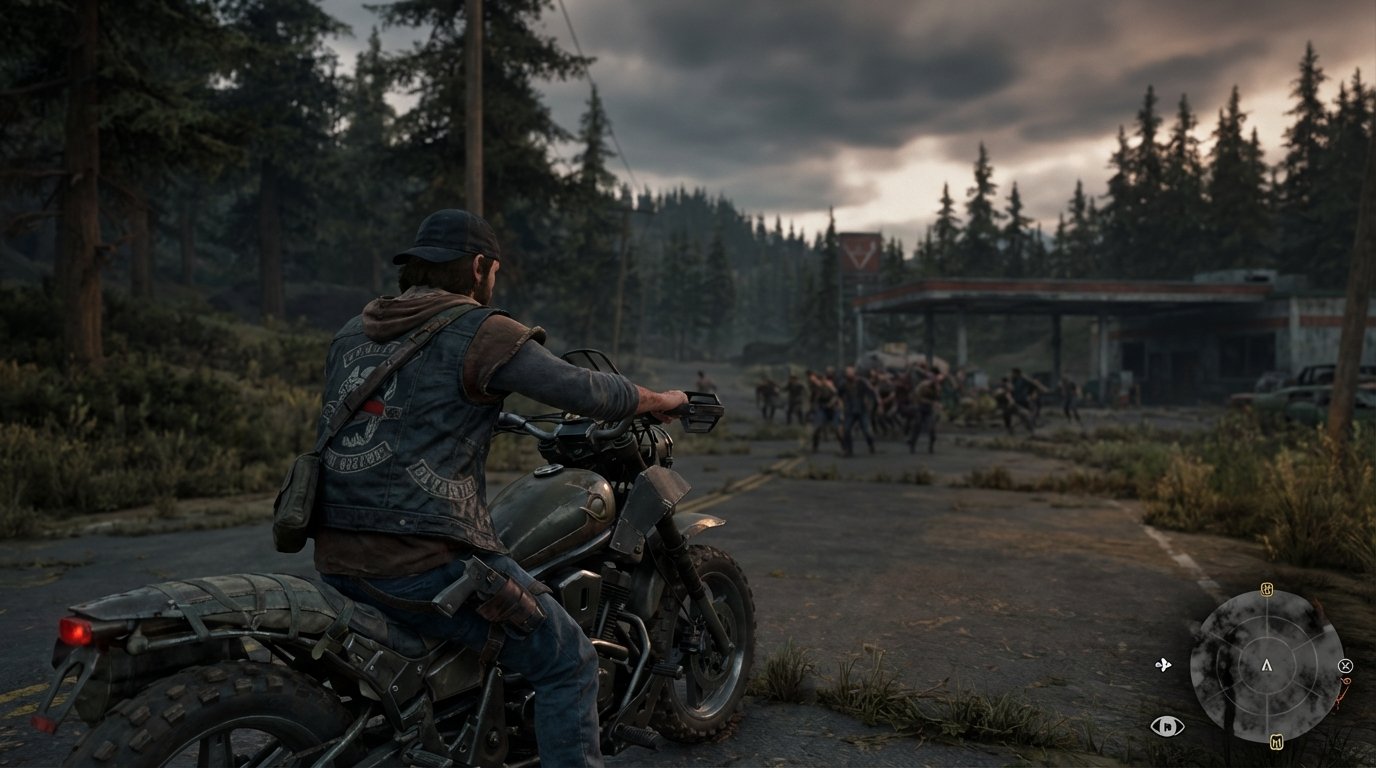This screenshot has width=1376, height=768.
Task: Click the player arrow in the minimap center
Action: 1267,667
